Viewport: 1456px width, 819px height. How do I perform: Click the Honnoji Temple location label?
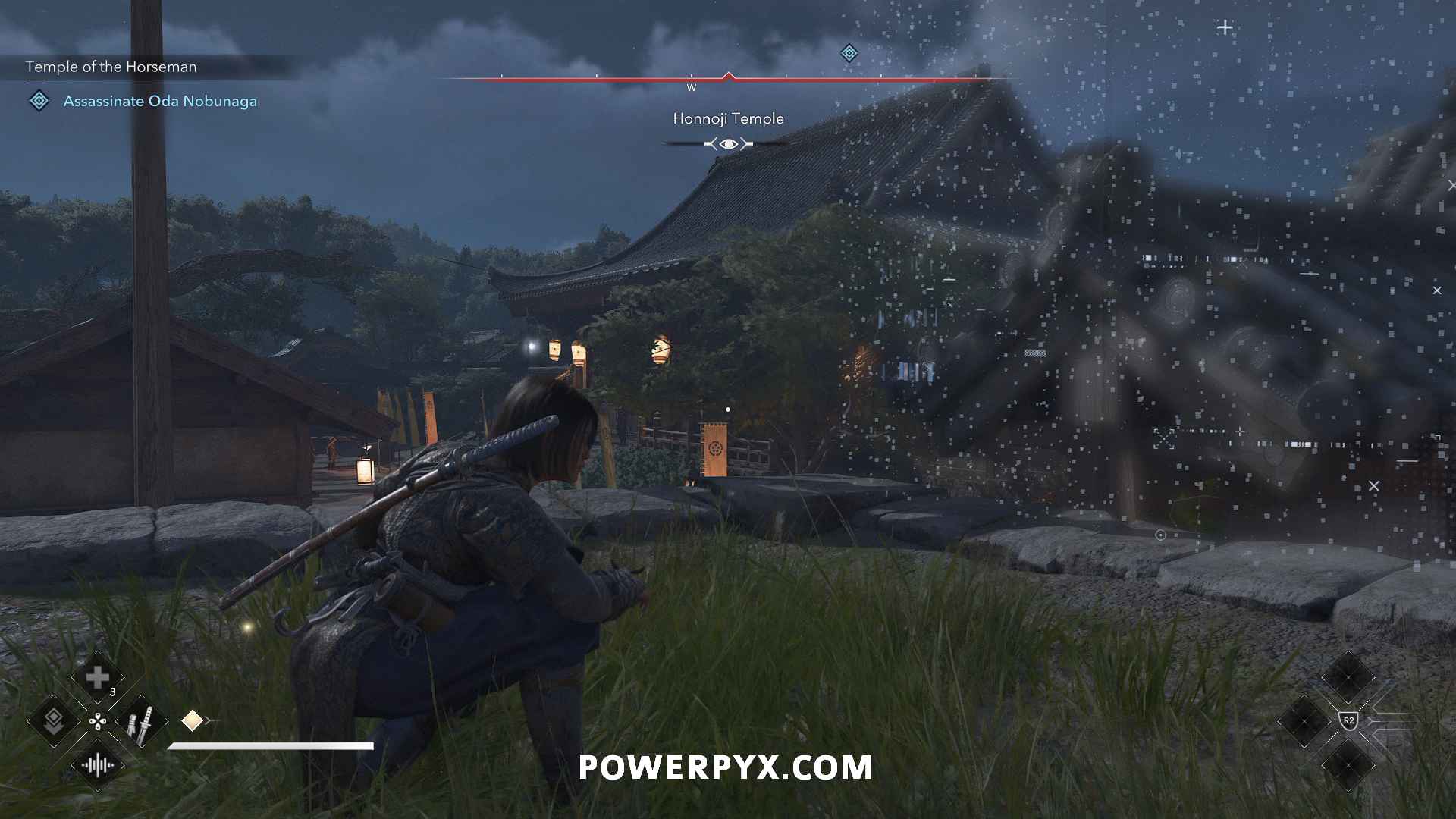(x=728, y=119)
